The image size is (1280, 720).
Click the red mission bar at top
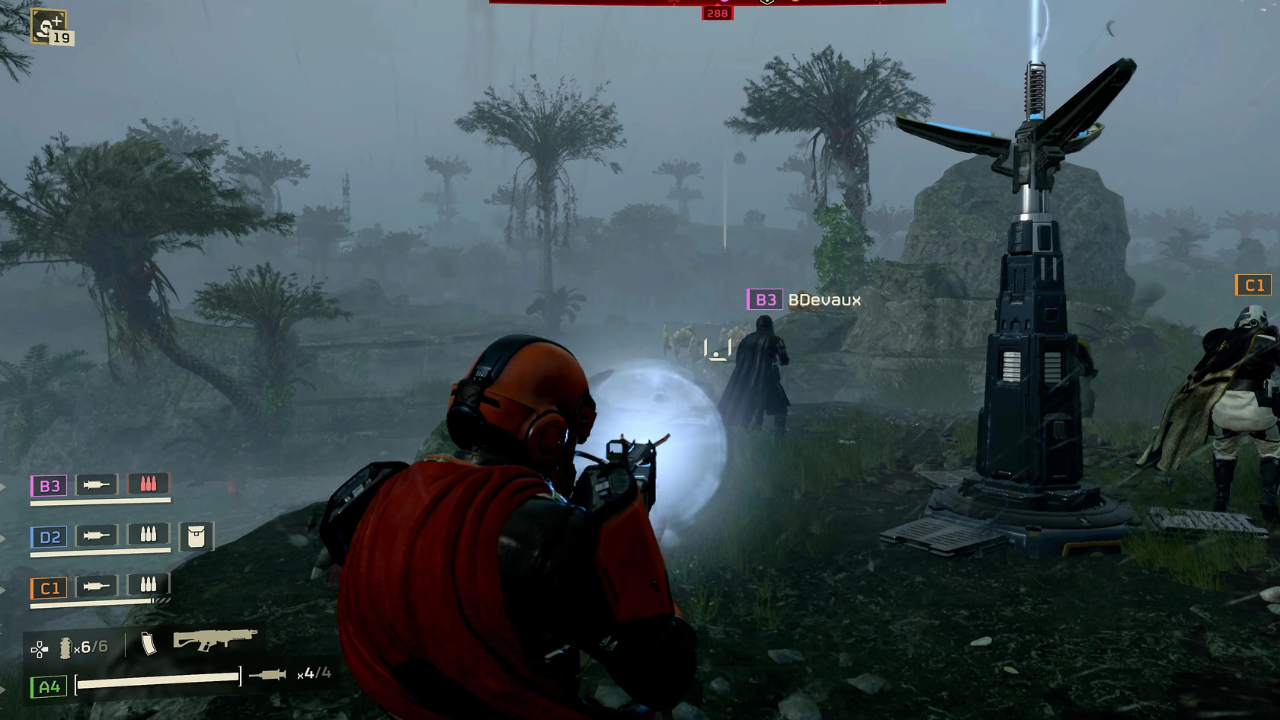pyautogui.click(x=717, y=2)
